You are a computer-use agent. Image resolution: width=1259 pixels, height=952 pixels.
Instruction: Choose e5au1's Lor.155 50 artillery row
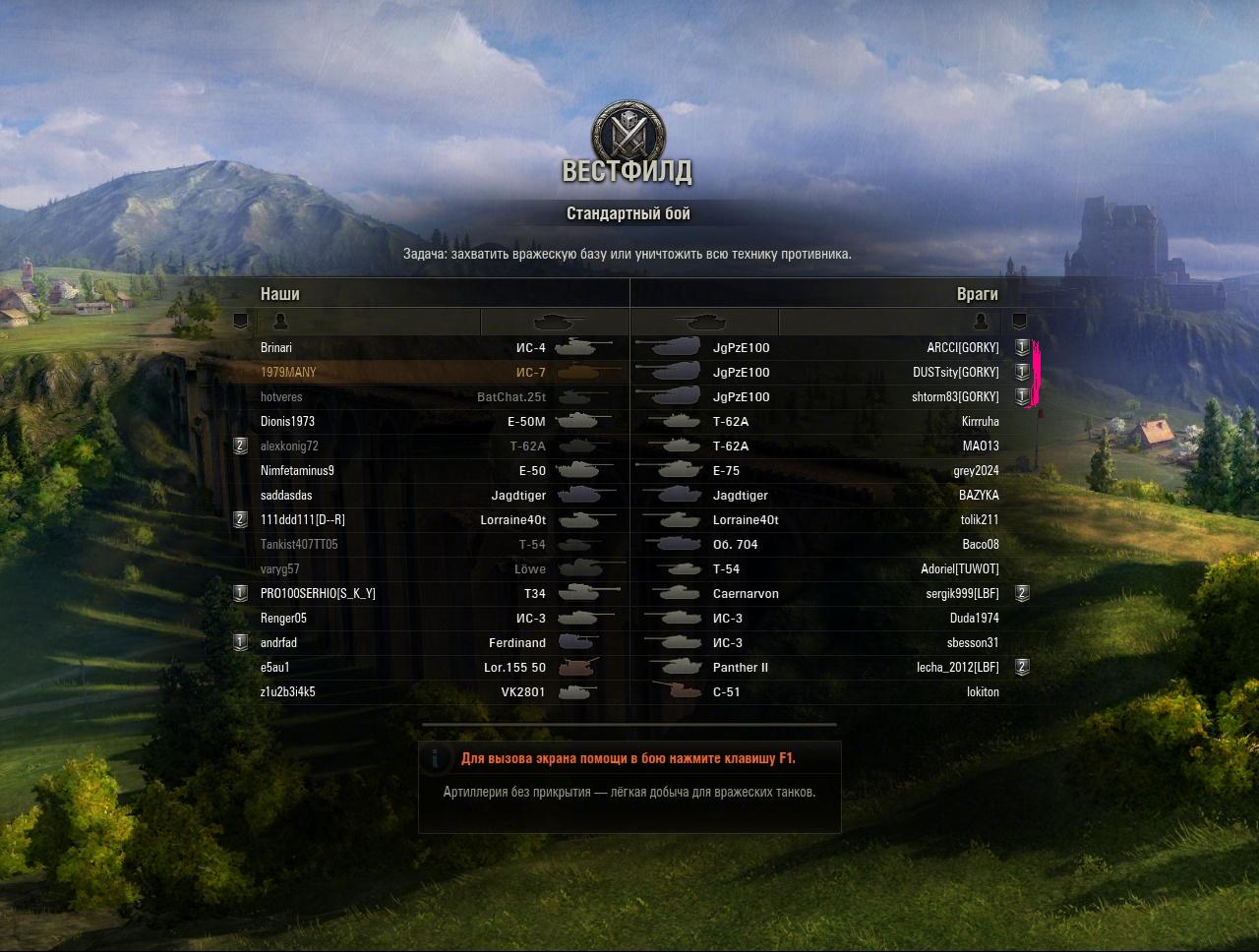coord(275,668)
